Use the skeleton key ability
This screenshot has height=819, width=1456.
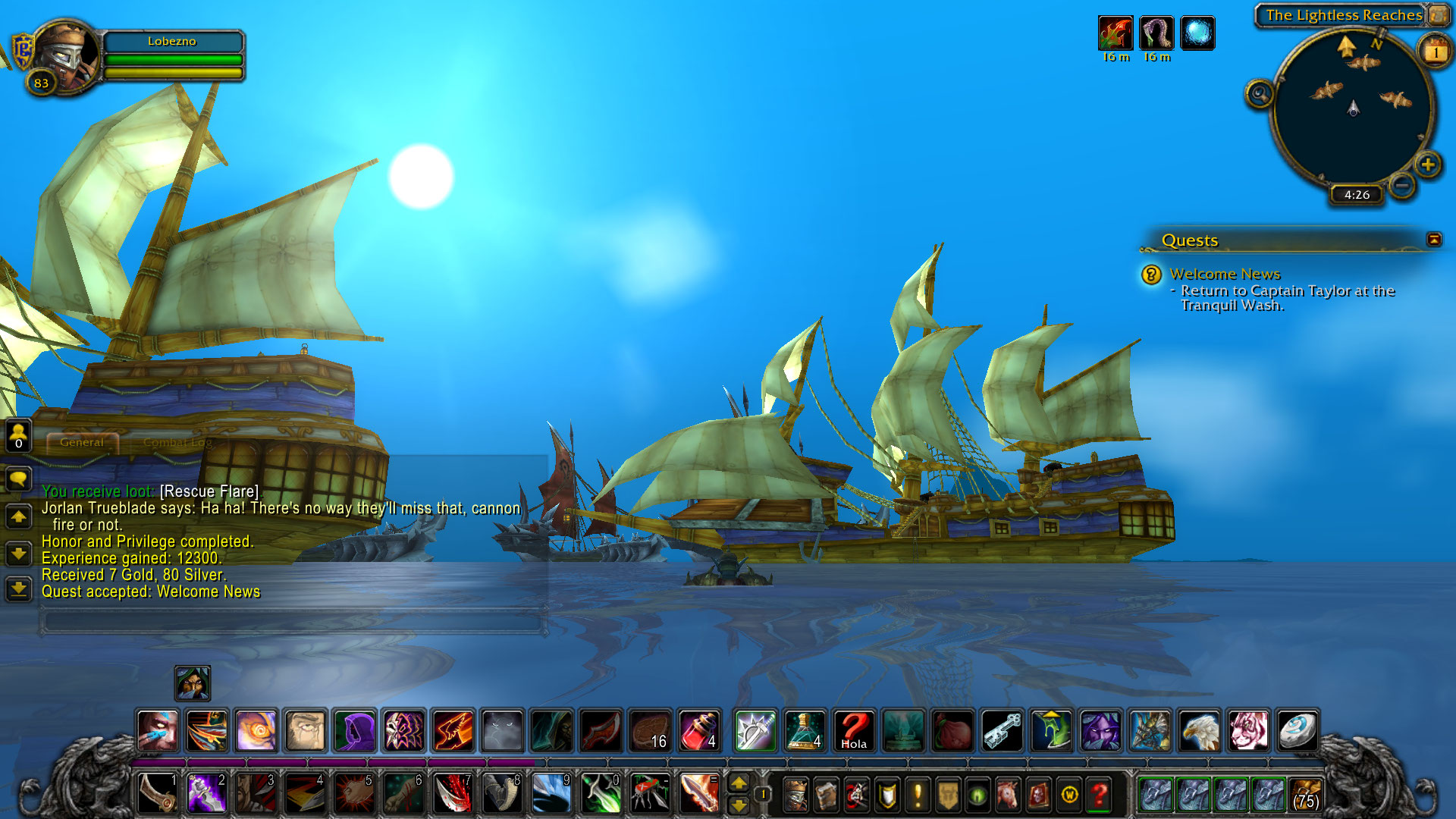click(1003, 731)
